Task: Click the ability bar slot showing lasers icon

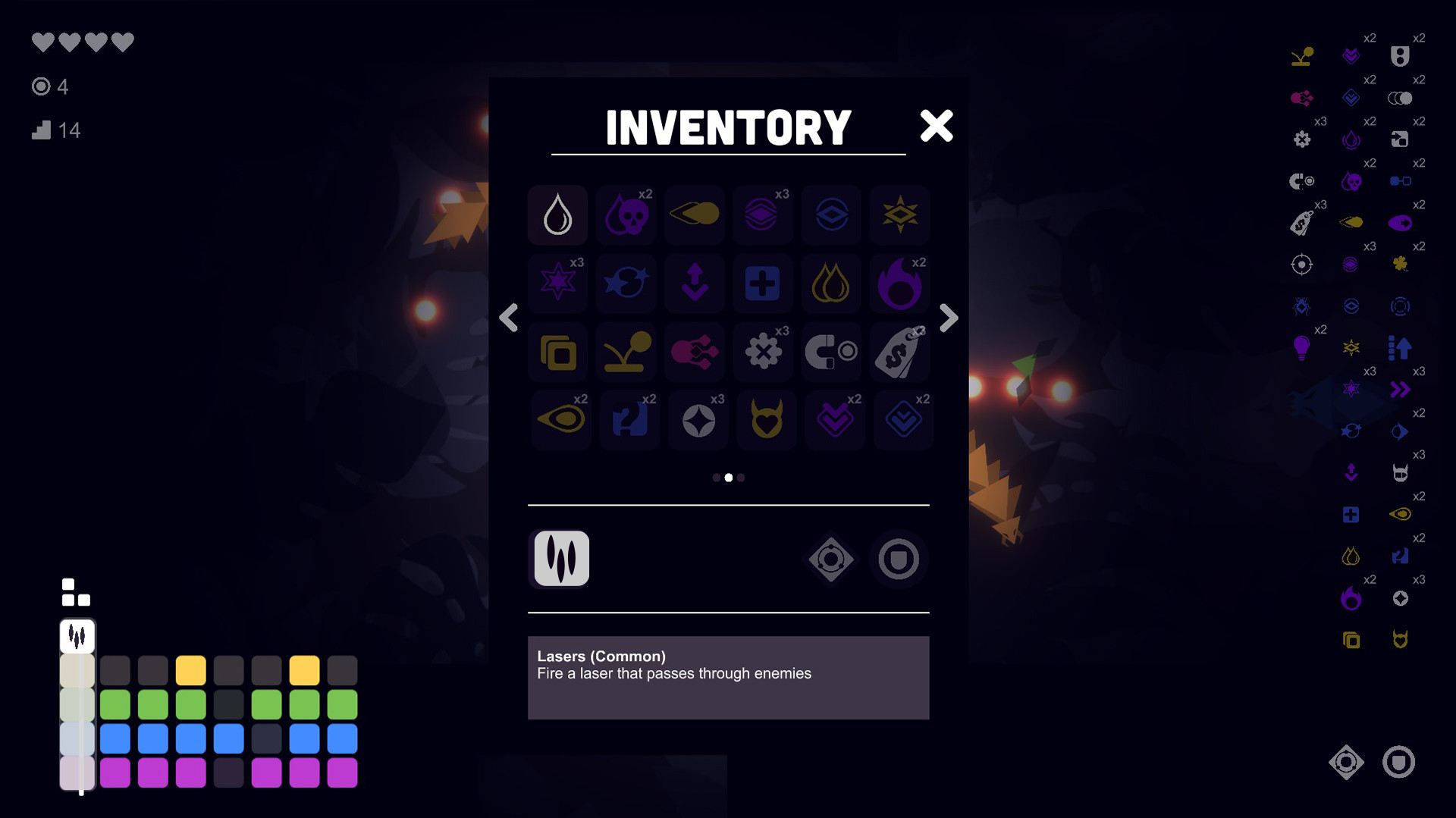Action: click(77, 637)
